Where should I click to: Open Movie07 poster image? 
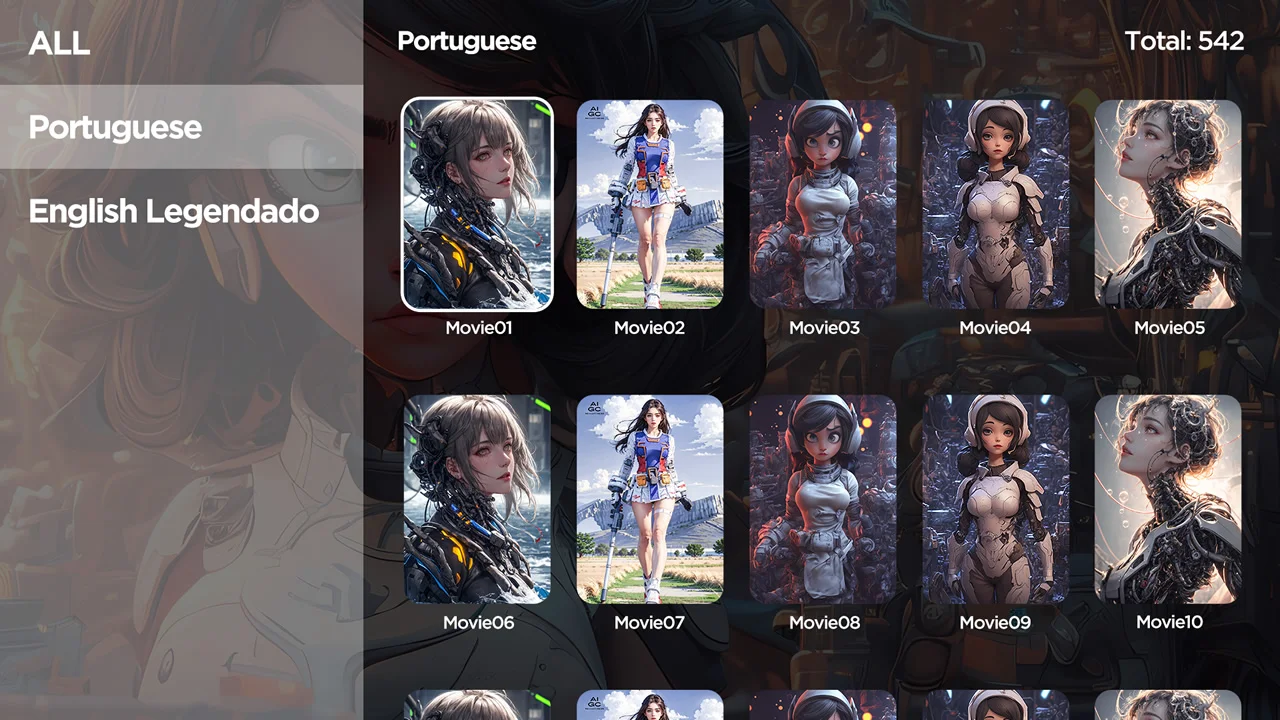[x=649, y=499]
